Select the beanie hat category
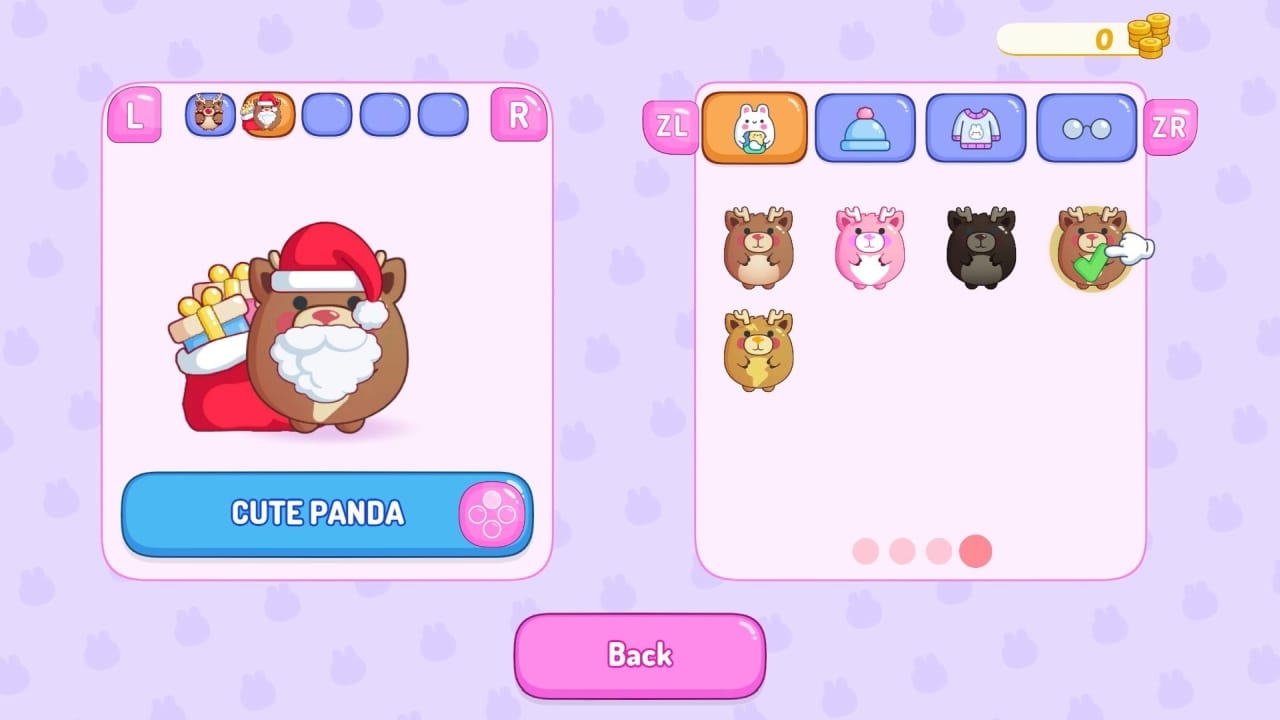The image size is (1280, 720). [864, 127]
